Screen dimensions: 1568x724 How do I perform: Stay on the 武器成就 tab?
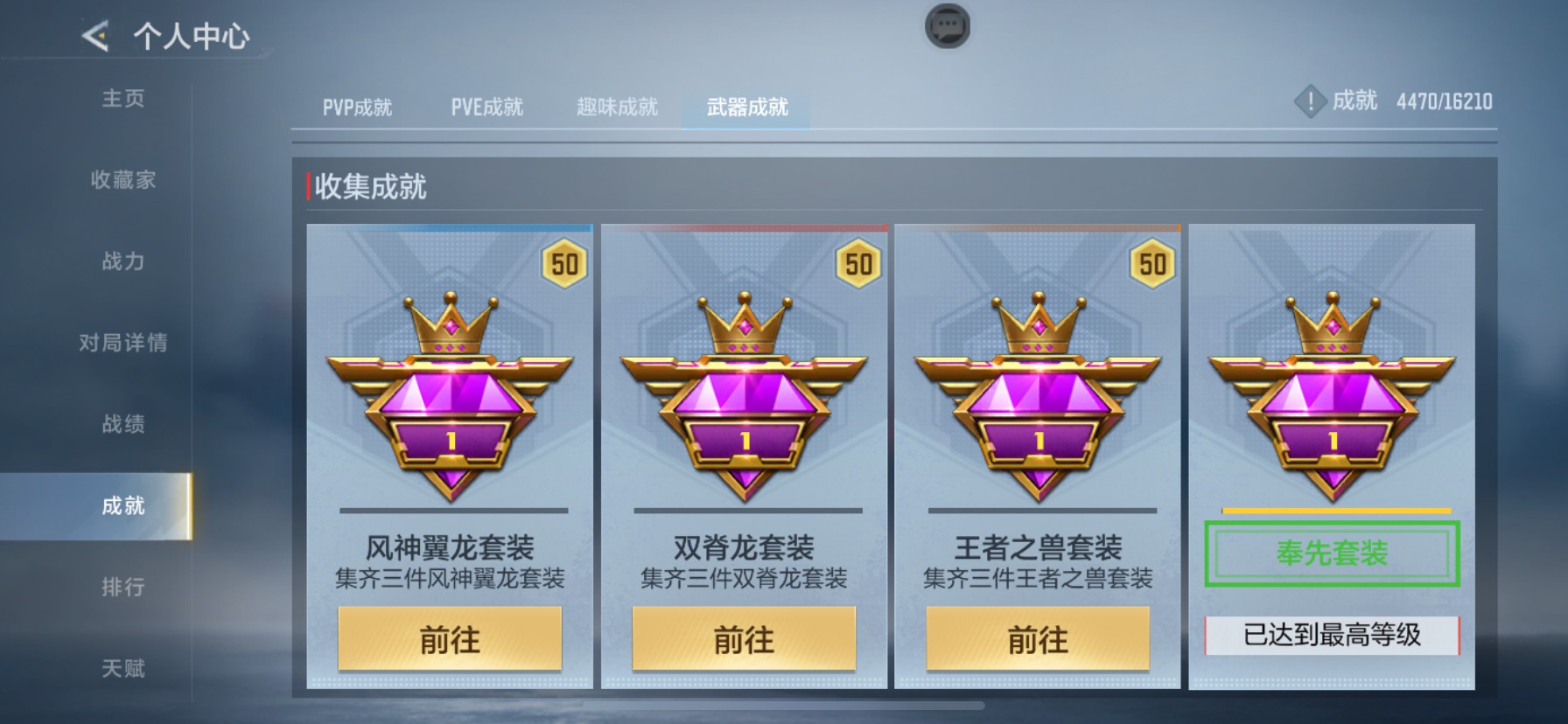tap(745, 108)
